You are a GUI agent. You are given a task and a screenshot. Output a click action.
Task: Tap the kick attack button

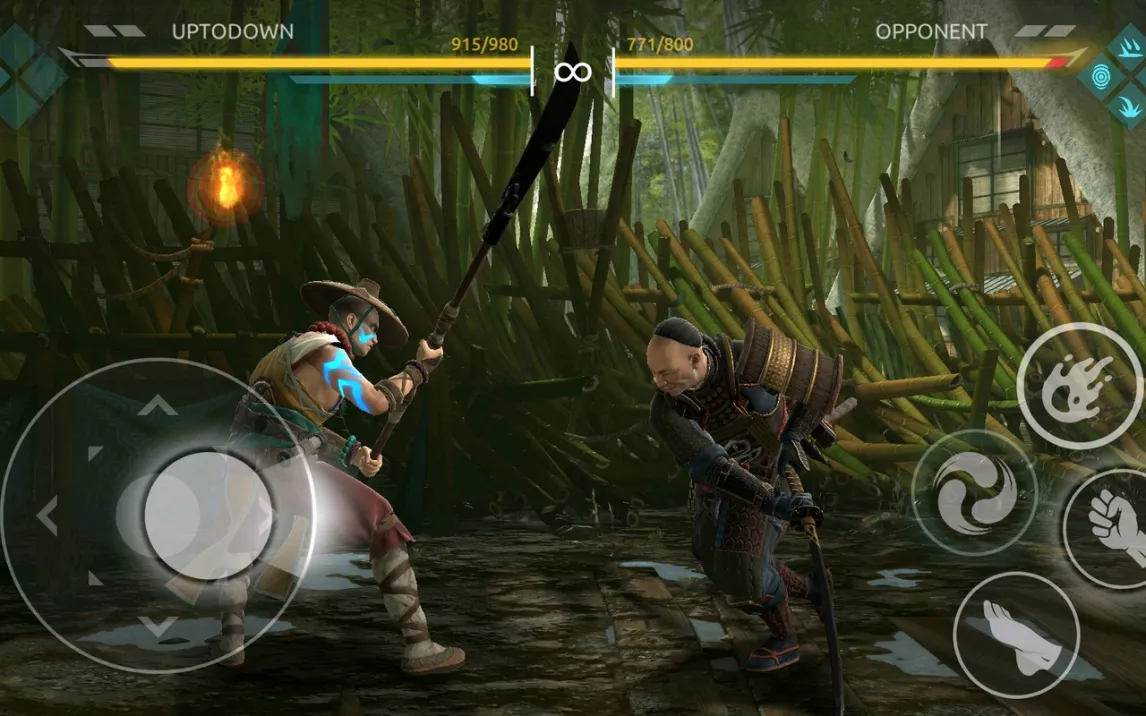pos(1014,634)
